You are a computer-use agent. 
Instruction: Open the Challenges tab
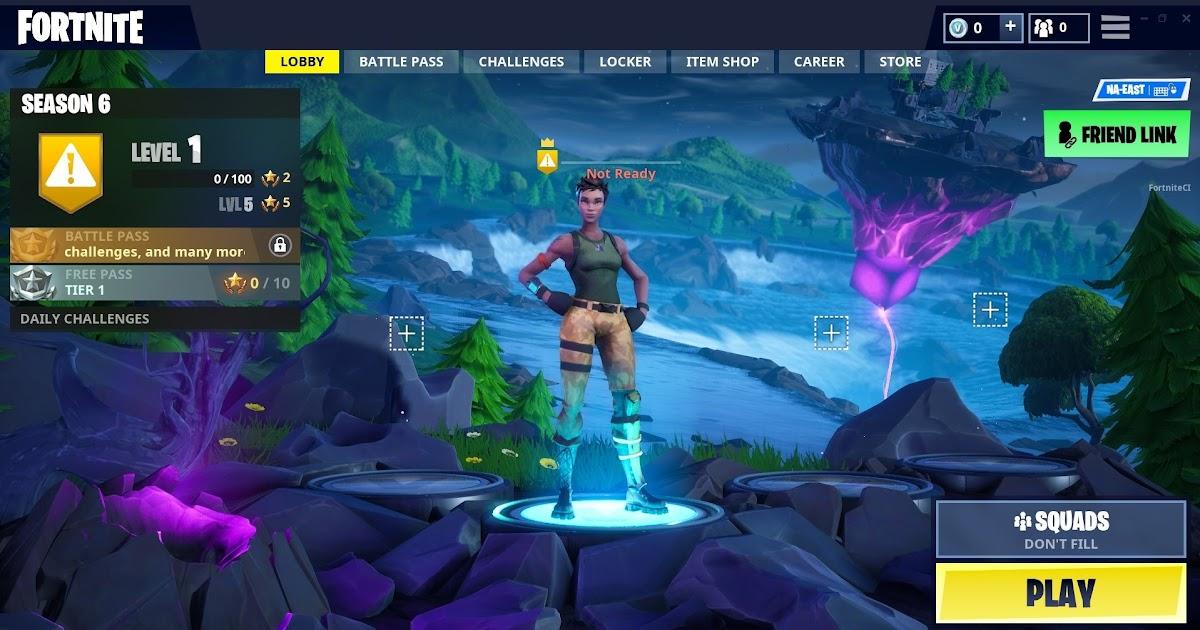coord(521,62)
